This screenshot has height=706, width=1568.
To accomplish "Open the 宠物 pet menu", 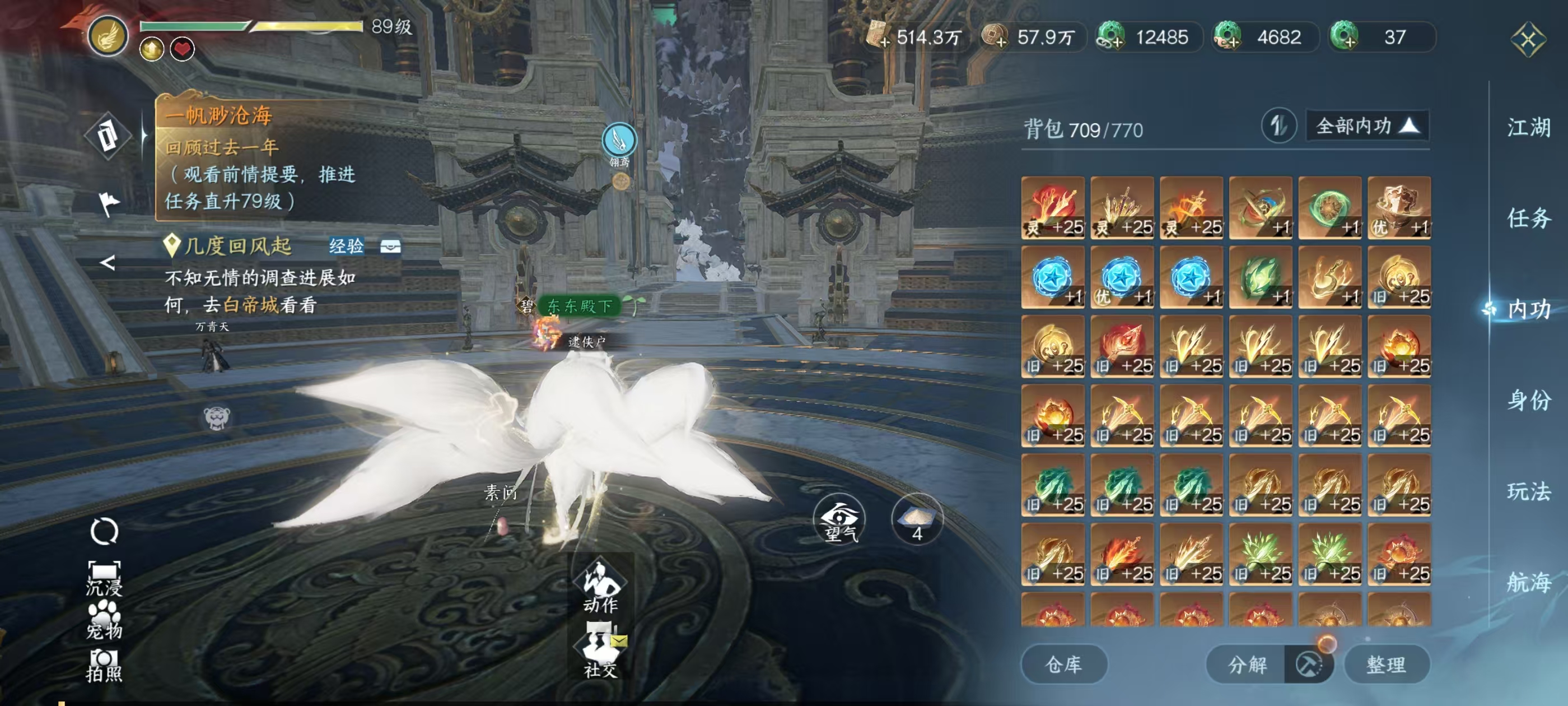I will click(104, 620).
